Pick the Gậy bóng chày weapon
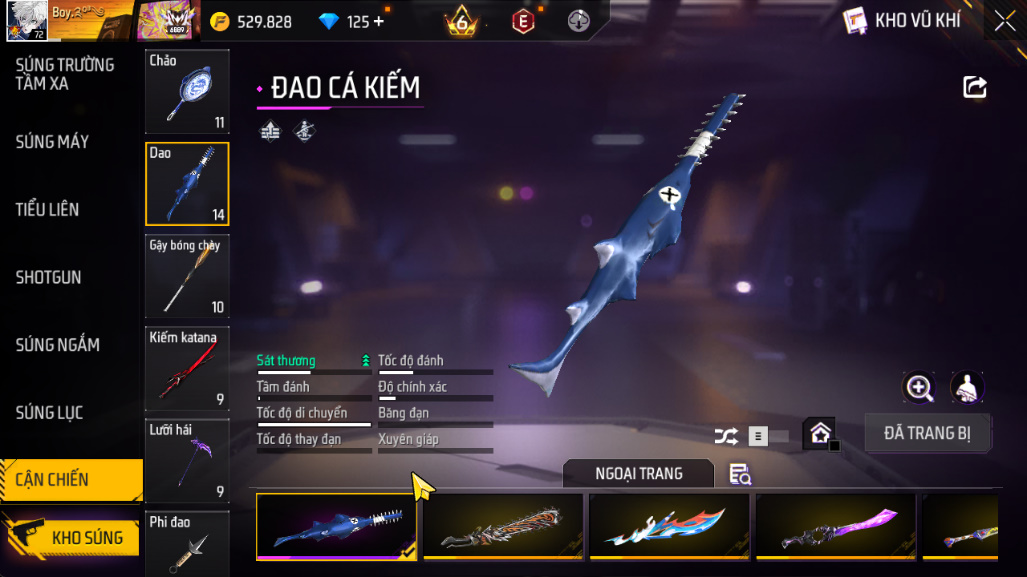The width and height of the screenshot is (1027, 577). (x=187, y=276)
